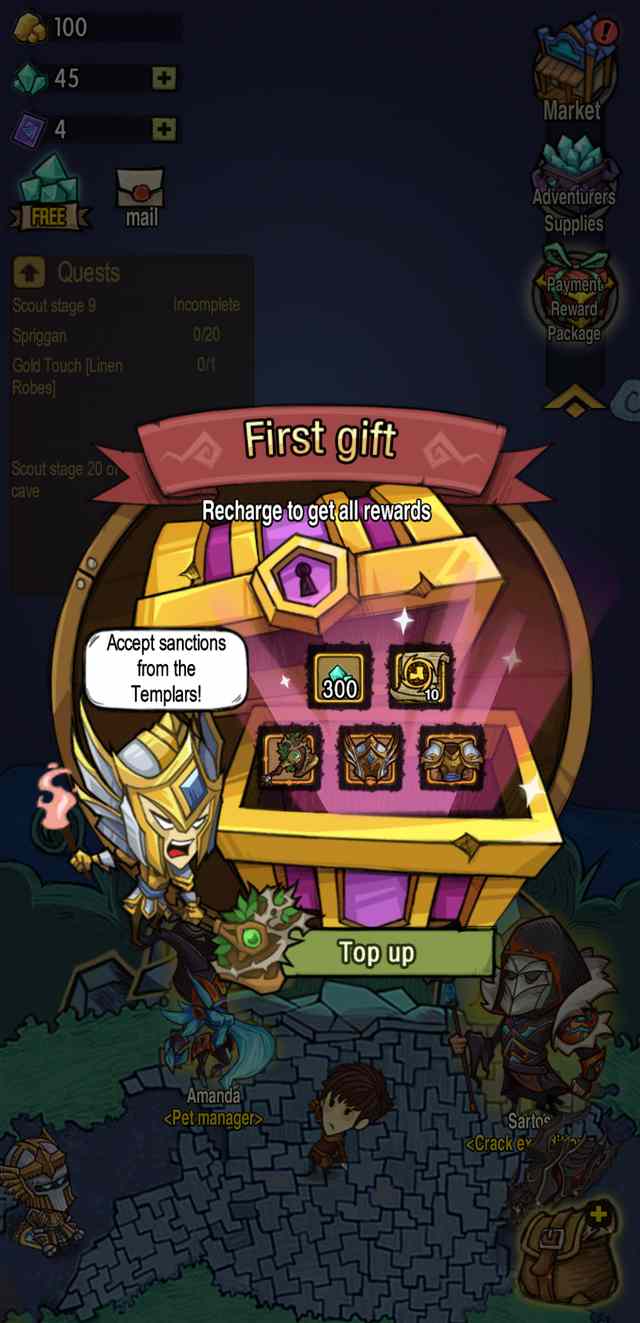View the scroll x10 reward
Image resolution: width=640 pixels, height=1323 pixels.
click(420, 677)
